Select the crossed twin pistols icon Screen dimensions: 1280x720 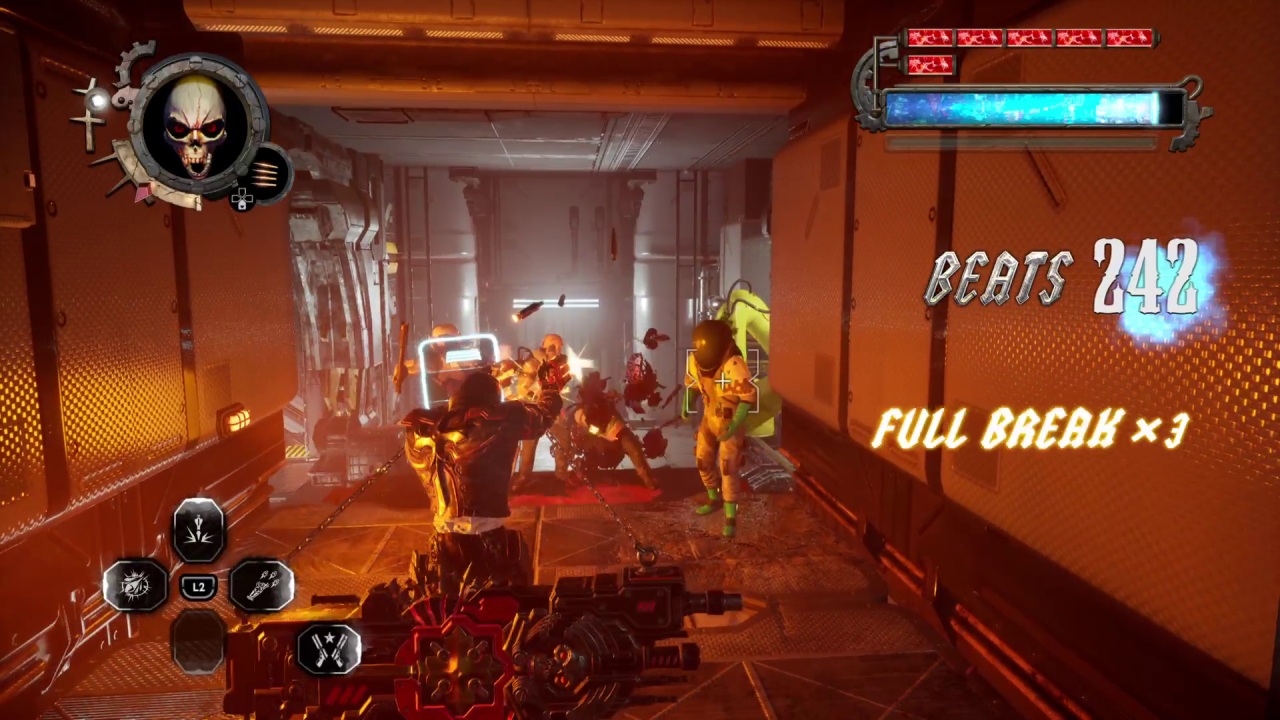pos(329,648)
